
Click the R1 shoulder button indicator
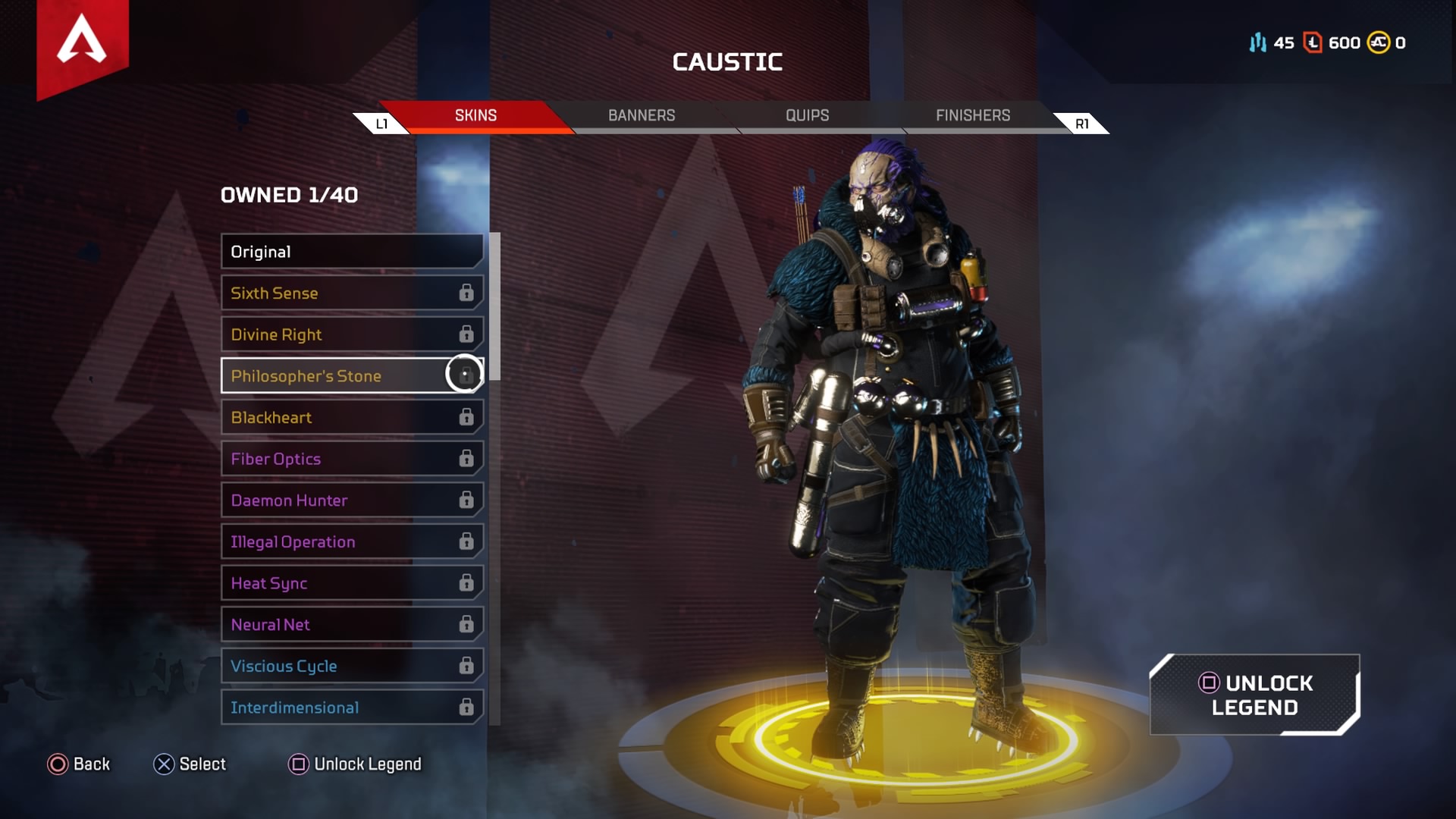[x=1082, y=122]
